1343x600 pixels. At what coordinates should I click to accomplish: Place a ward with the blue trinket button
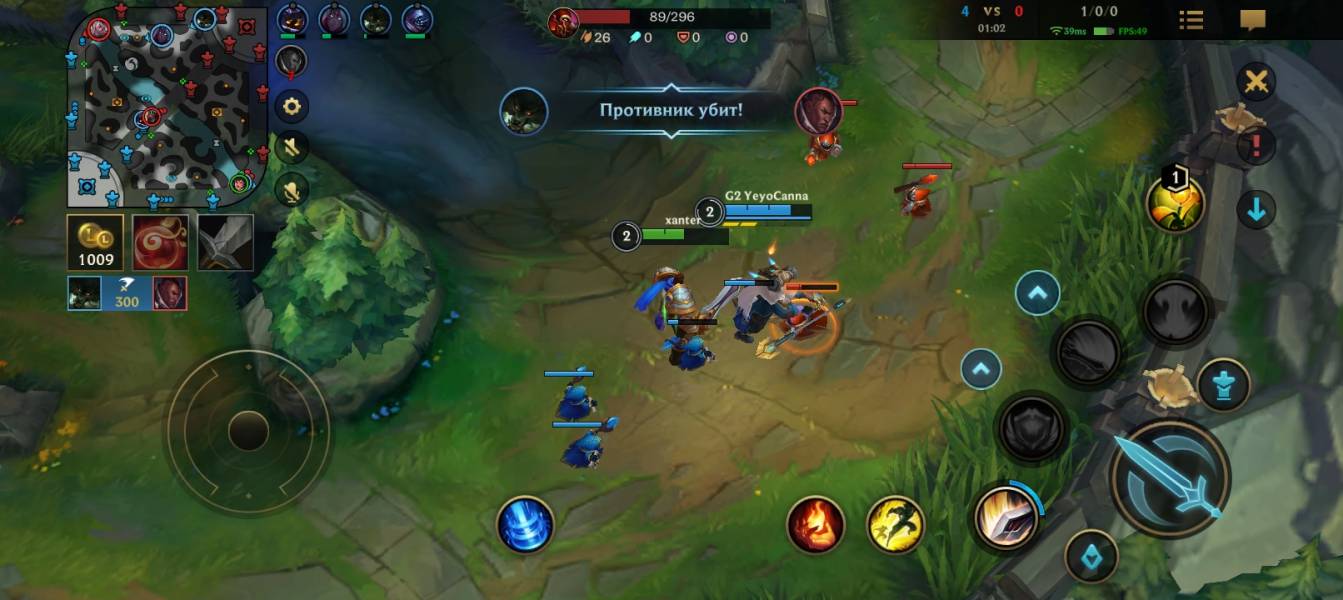(x=1091, y=557)
